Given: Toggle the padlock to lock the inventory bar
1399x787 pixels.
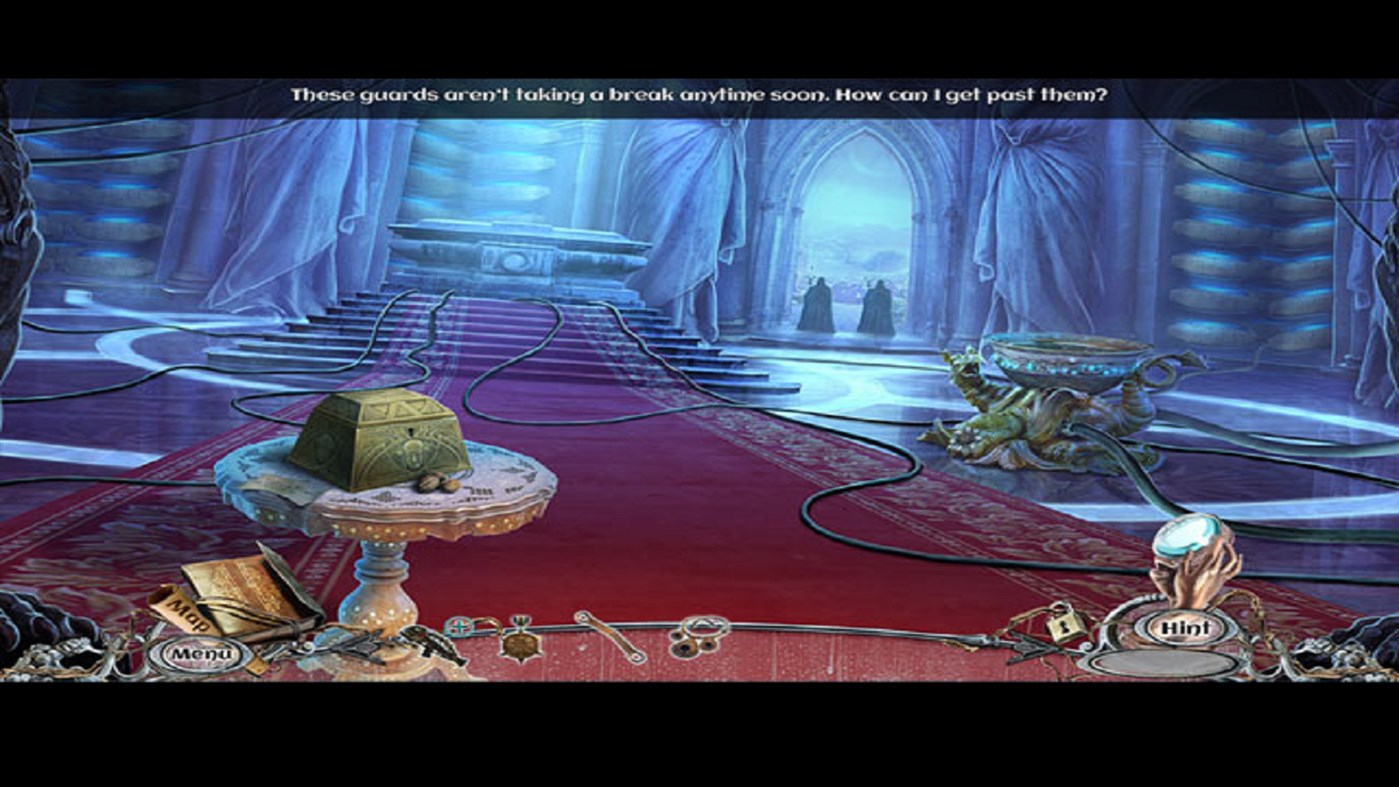Looking at the screenshot, I should click(x=1063, y=626).
